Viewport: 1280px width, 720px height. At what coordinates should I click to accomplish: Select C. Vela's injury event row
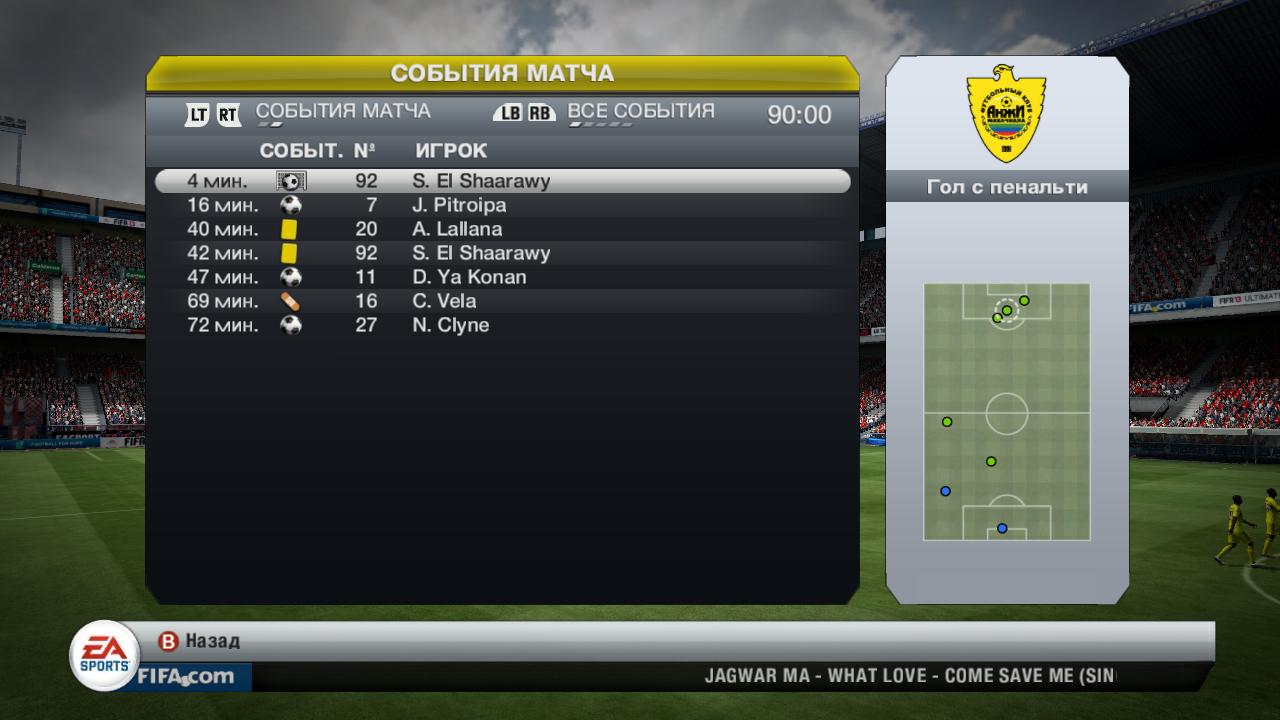tap(502, 301)
